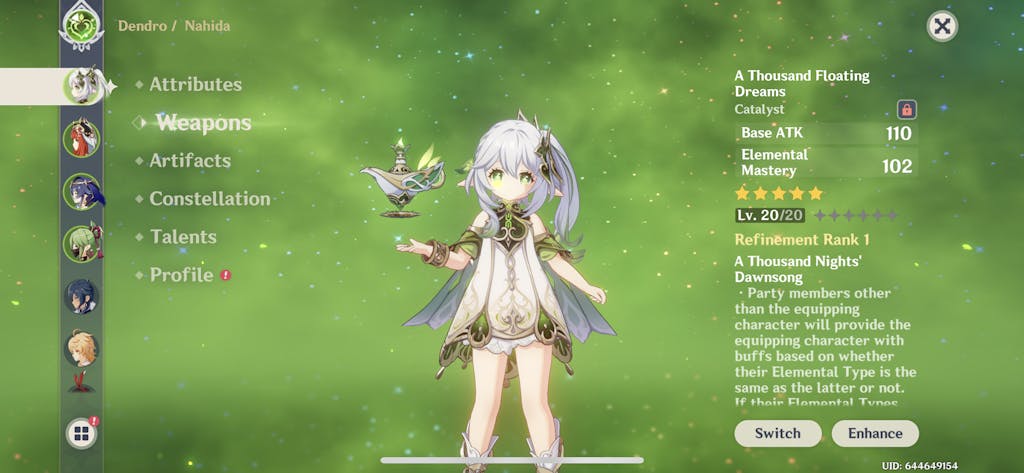
Task: Select the Weapons menu entry
Action: click(x=203, y=123)
